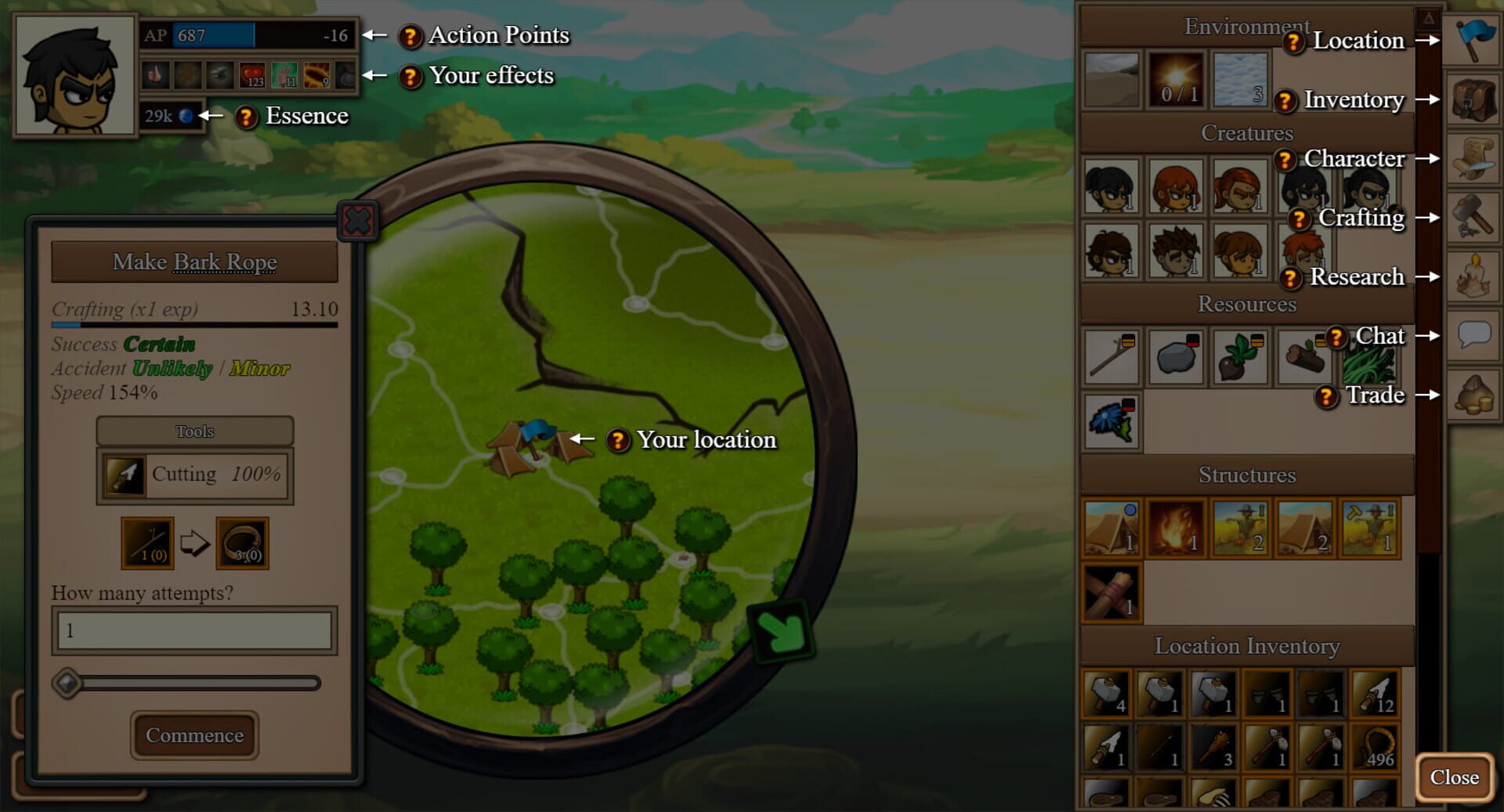Click the green arrow on the map
Viewport: 1504px width, 812px height.
coord(780,631)
